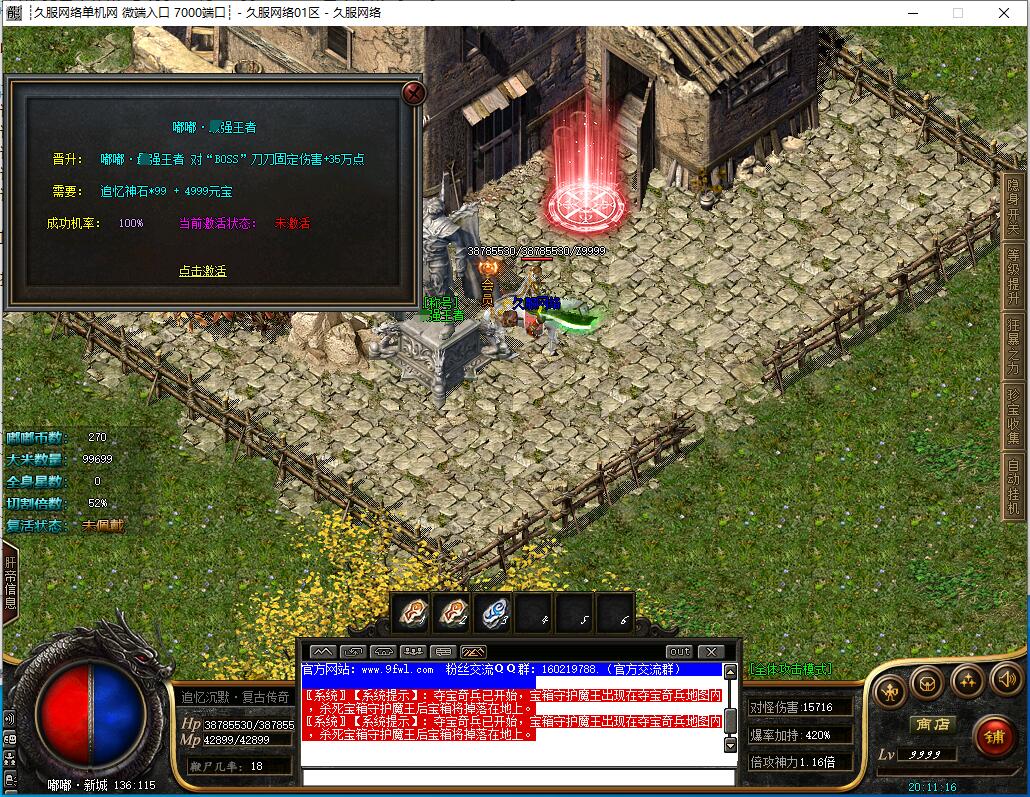Click the 点击激活 activation link
Screen dimensions: 1030x797
click(x=202, y=271)
